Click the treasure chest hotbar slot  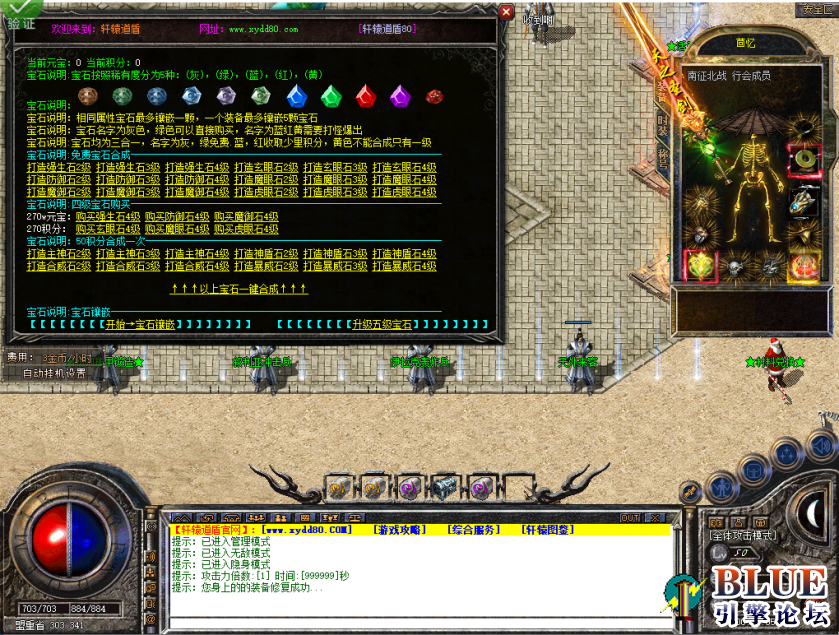click(444, 488)
